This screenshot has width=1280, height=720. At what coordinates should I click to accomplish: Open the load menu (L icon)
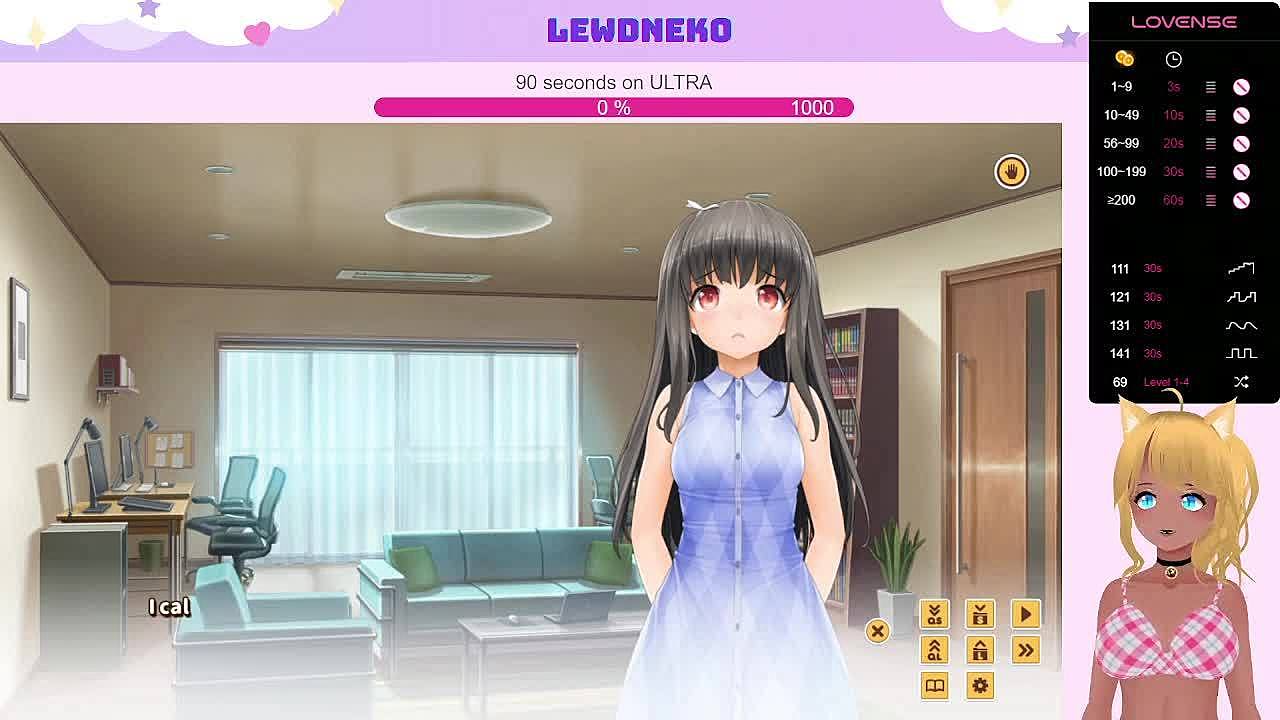pos(980,650)
